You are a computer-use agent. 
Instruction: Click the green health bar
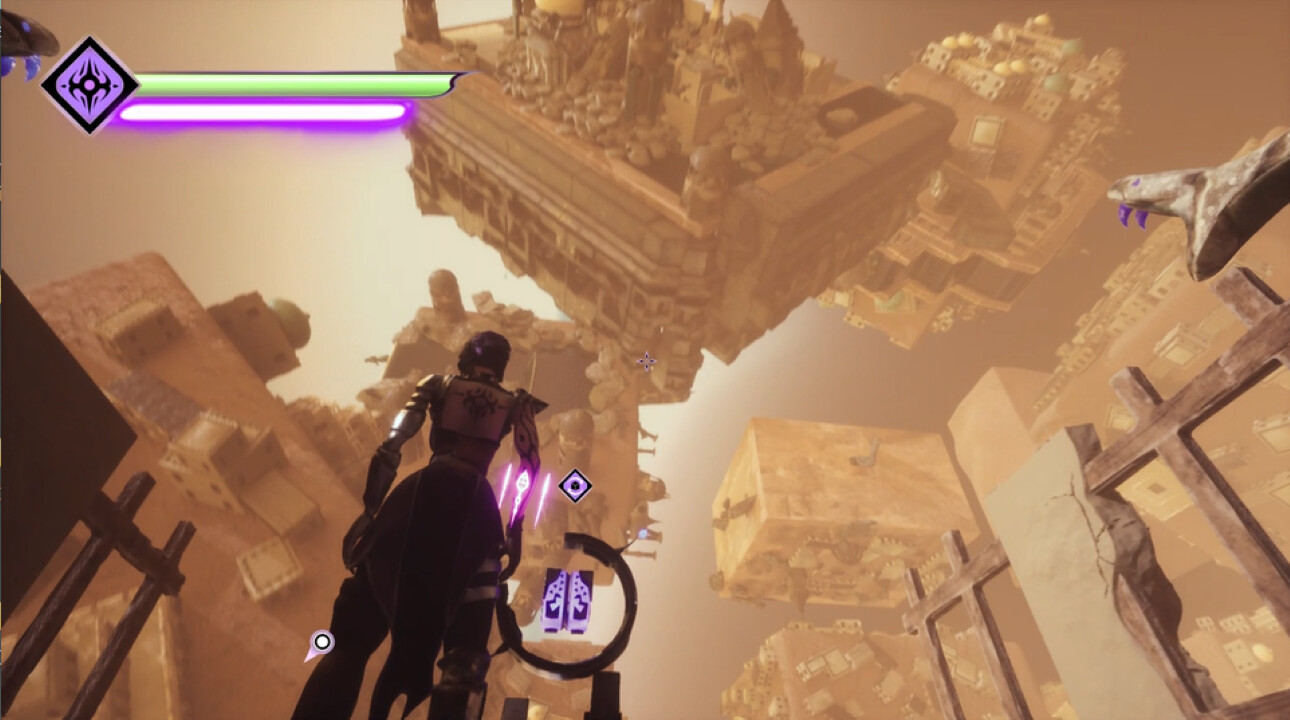[x=290, y=85]
